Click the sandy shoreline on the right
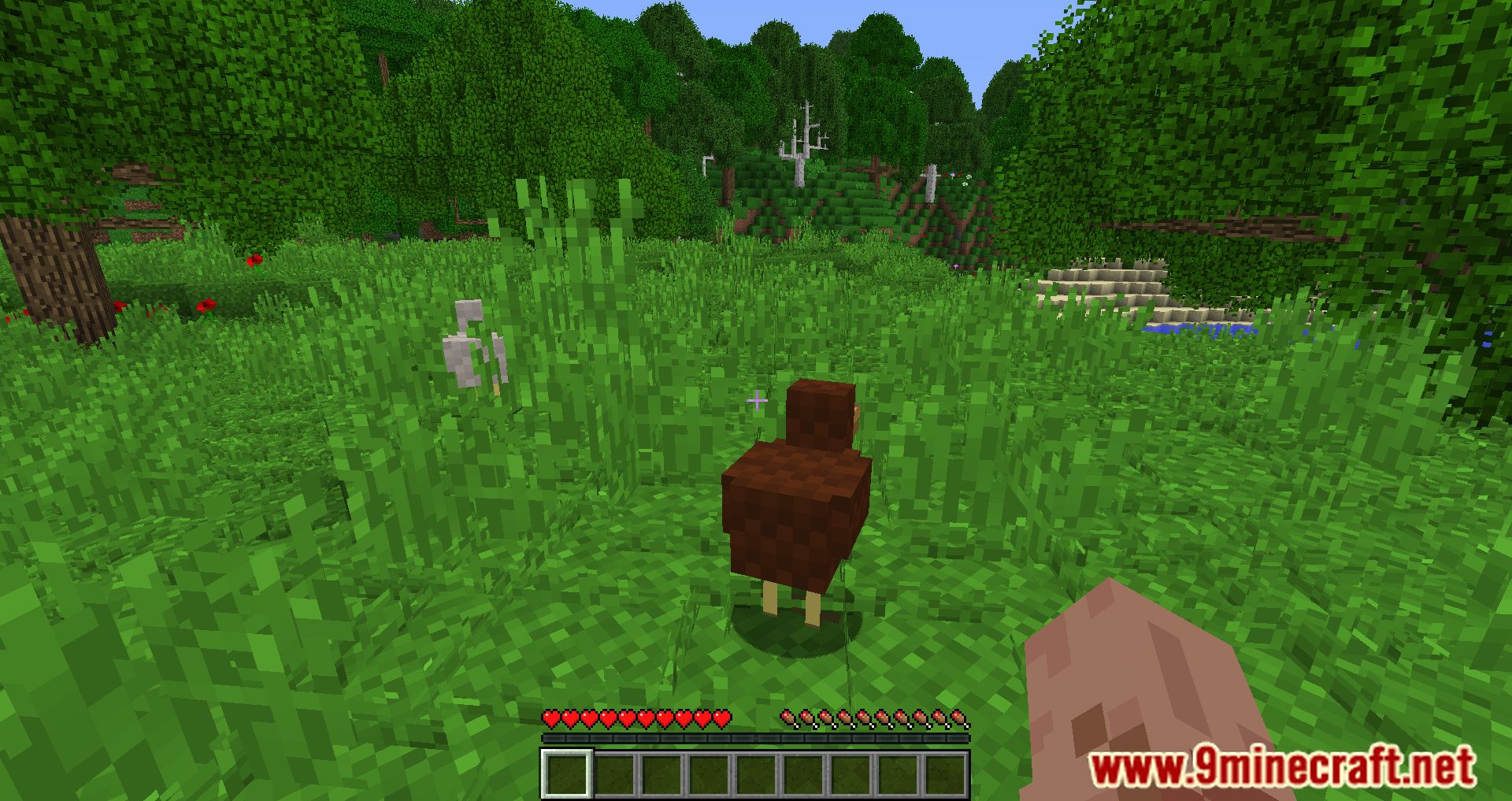 [x=1110, y=280]
